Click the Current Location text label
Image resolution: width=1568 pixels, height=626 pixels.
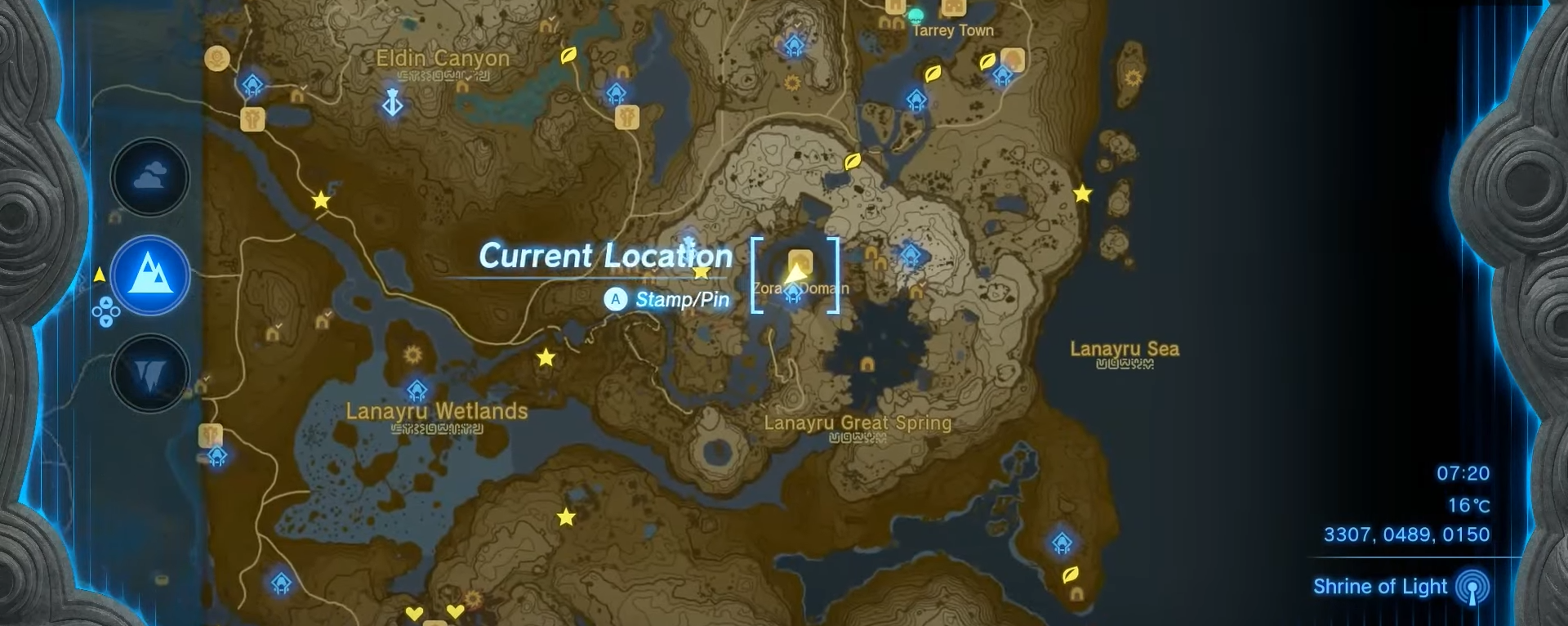click(606, 256)
